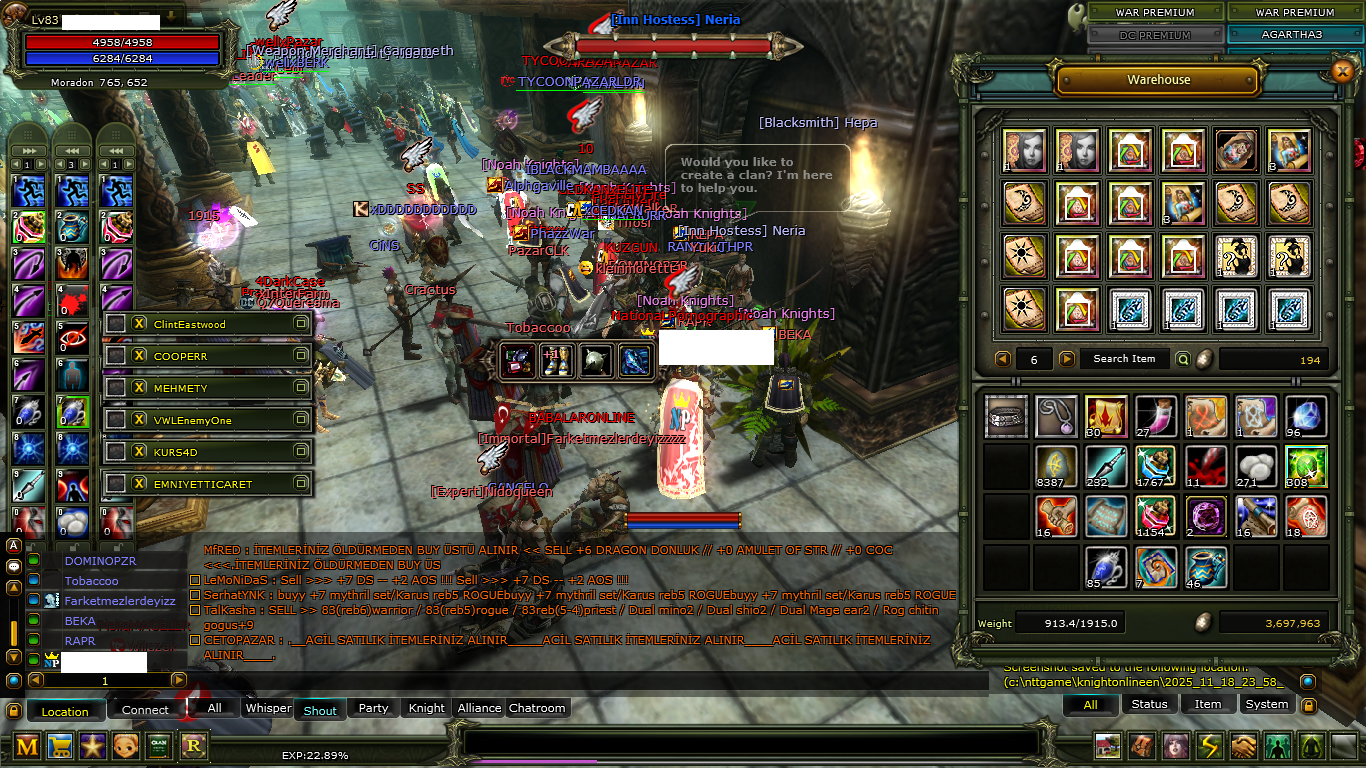
Task: Close the Warehouse window
Action: pyautogui.click(x=1342, y=71)
